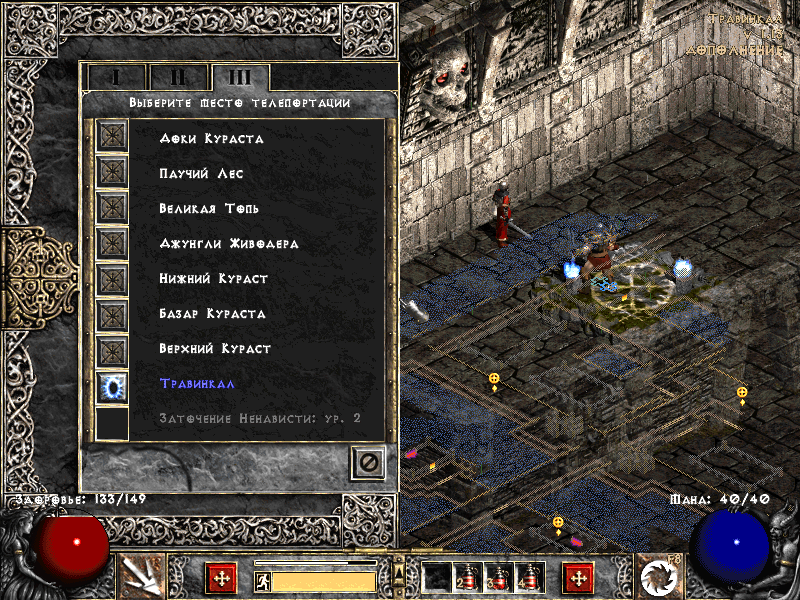This screenshot has height=600, width=800.
Task: Click the right red plus skill button
Action: [577, 578]
